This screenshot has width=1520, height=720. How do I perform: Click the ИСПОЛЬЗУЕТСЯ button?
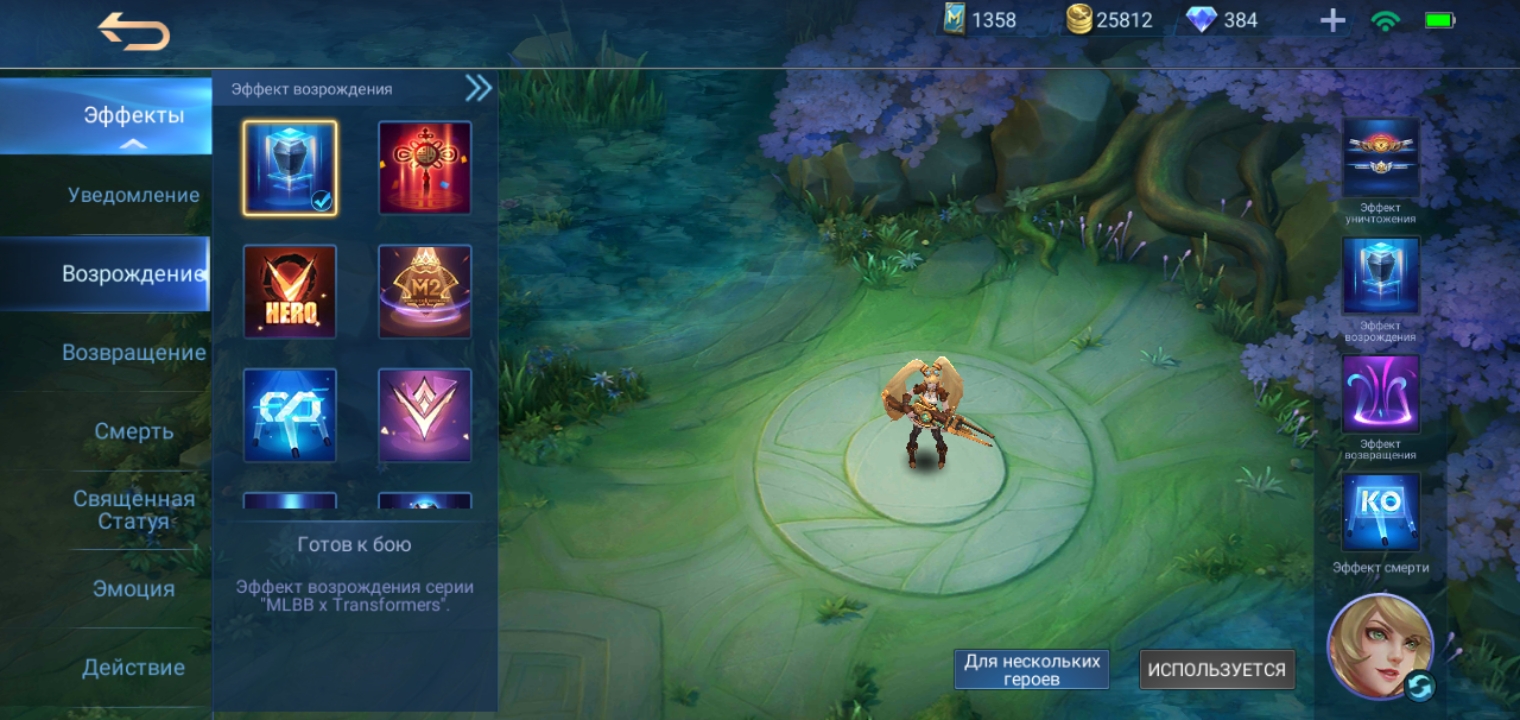[1216, 670]
